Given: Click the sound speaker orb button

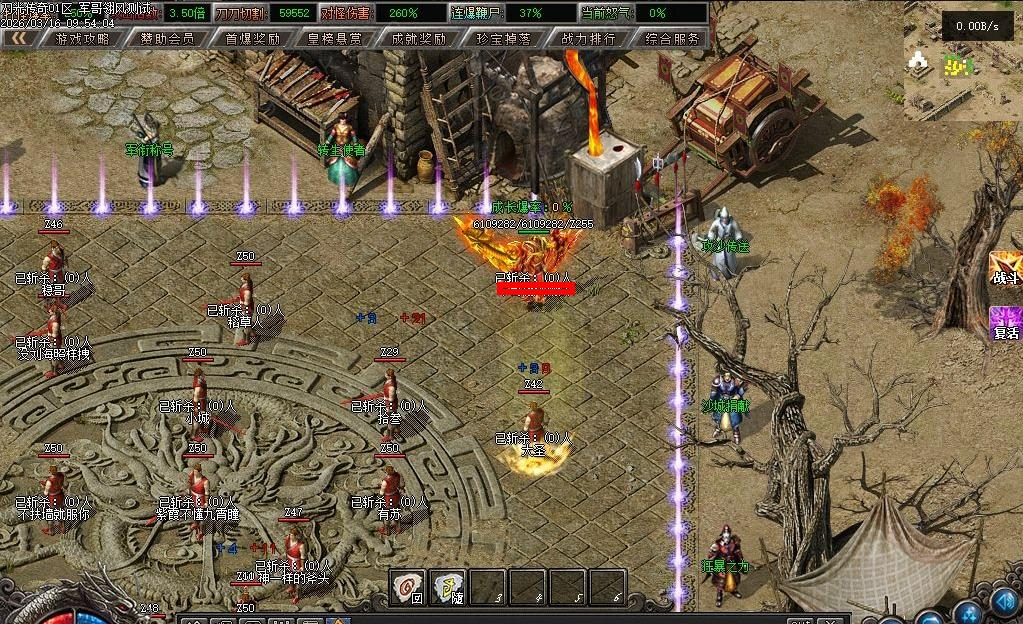Looking at the screenshot, I should [x=1004, y=603].
